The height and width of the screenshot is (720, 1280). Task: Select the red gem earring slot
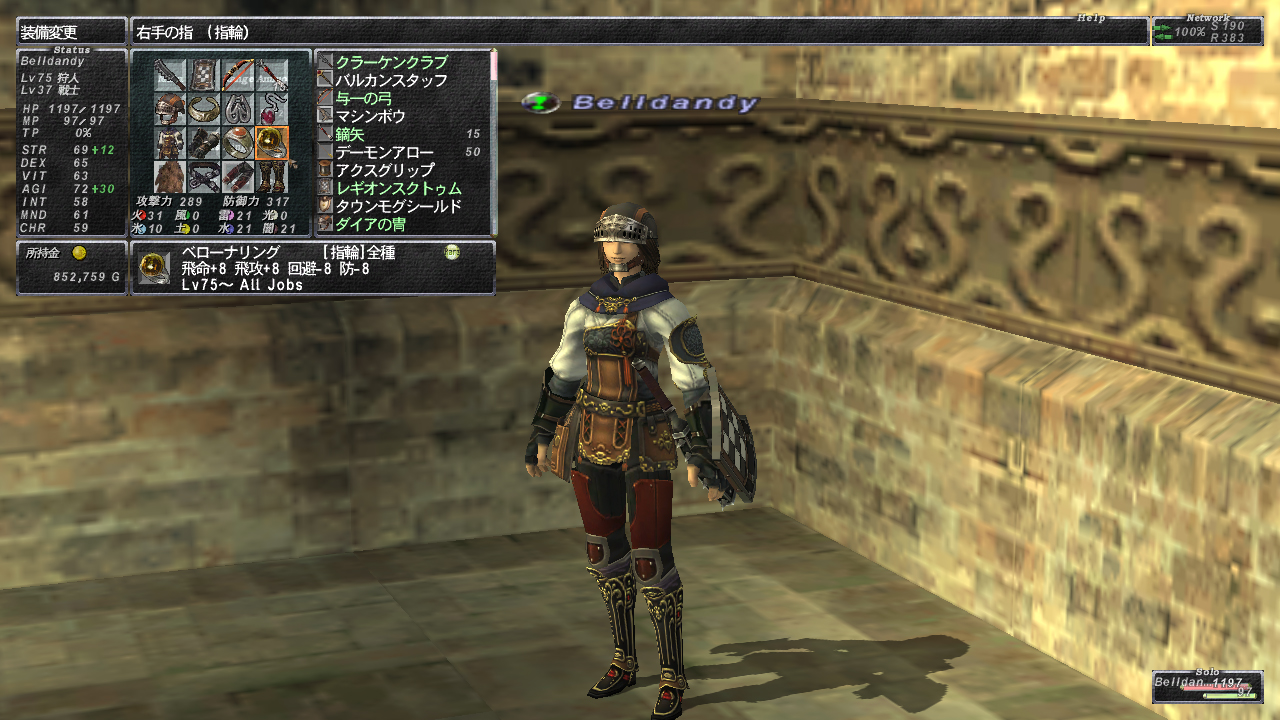point(272,109)
